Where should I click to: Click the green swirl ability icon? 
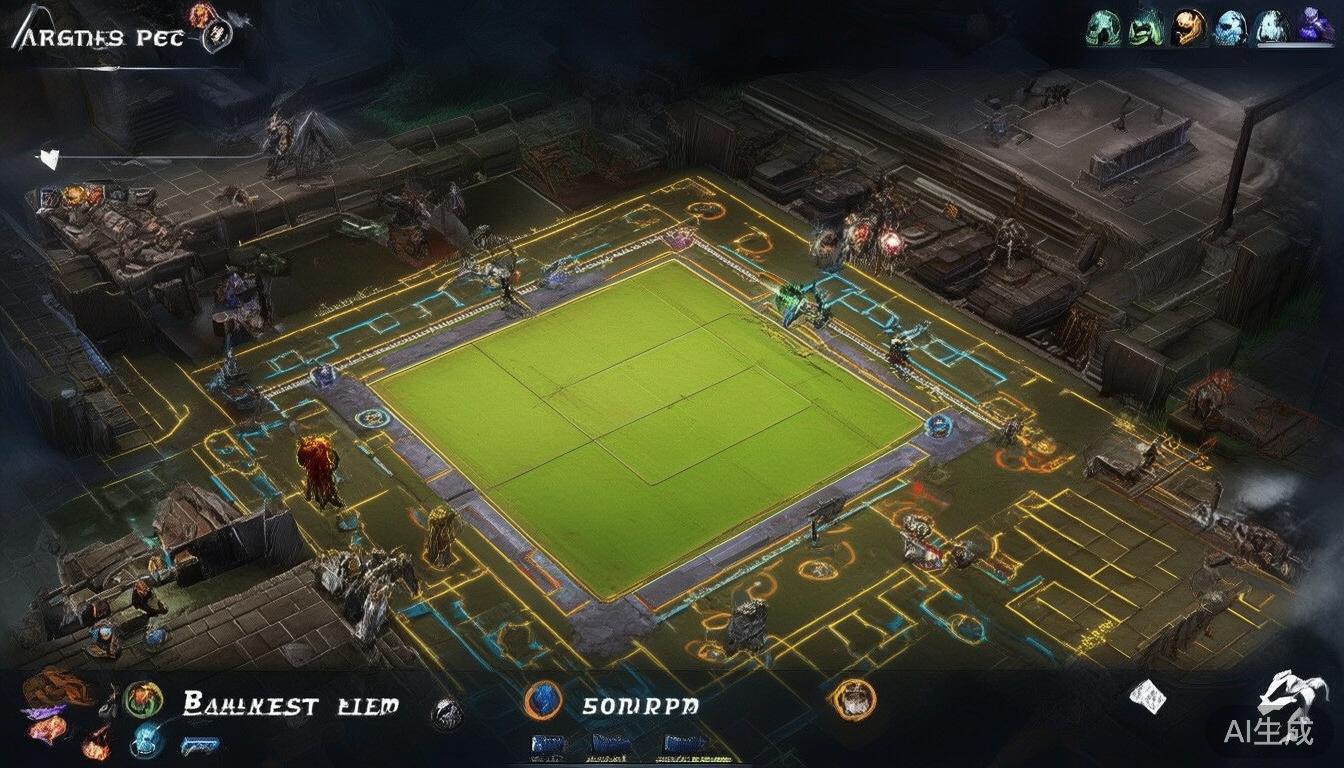tap(143, 699)
